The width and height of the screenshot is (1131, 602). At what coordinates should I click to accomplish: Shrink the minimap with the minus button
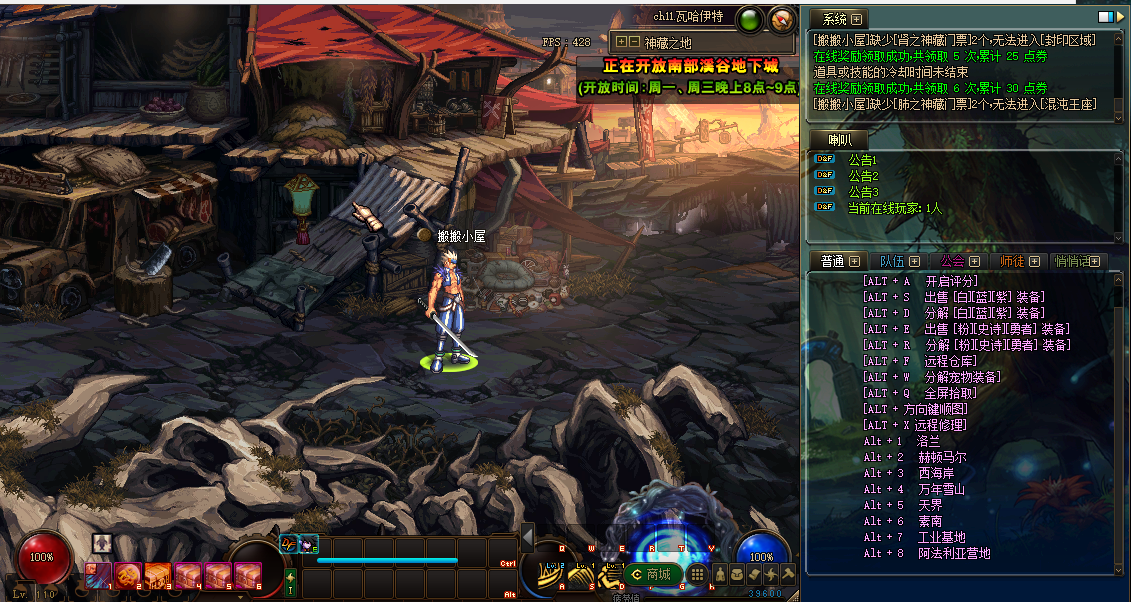tap(634, 42)
